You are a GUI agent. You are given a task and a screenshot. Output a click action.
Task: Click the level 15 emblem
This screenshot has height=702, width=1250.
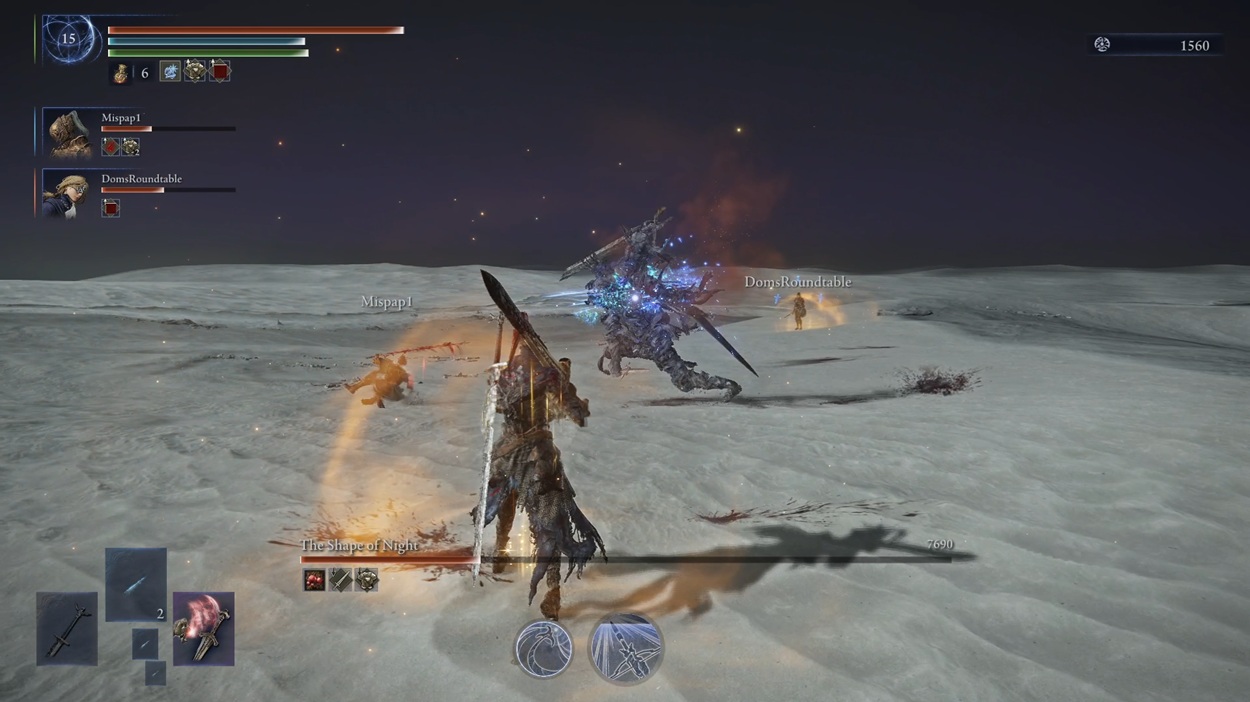(68, 40)
